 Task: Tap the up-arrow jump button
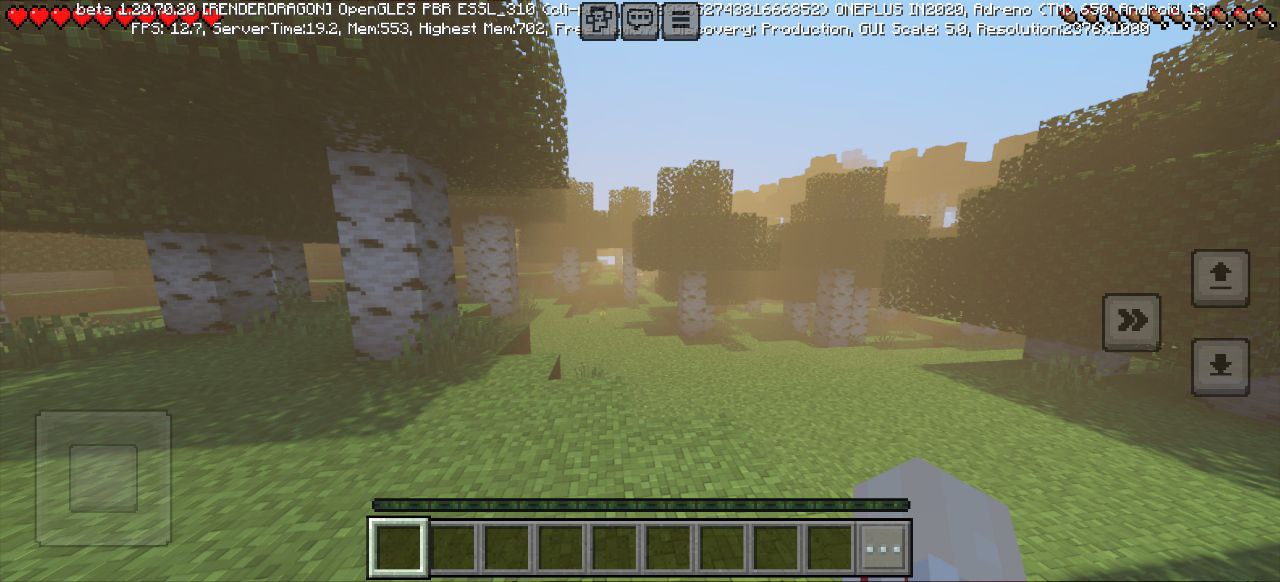[1220, 277]
